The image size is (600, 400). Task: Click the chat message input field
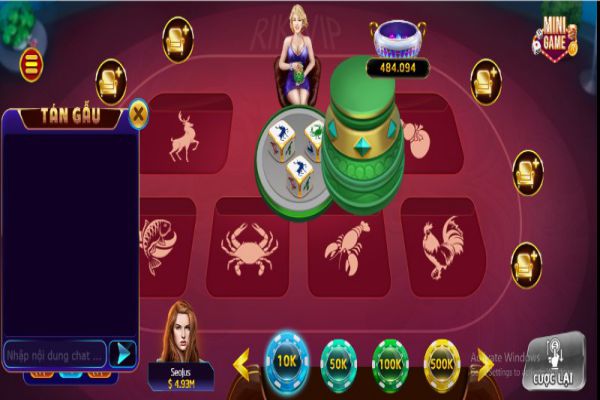pyautogui.click(x=55, y=354)
